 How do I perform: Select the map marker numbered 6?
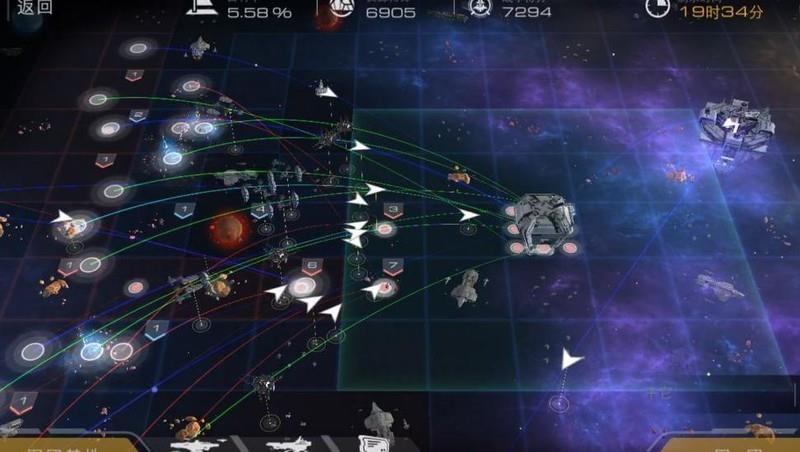click(310, 267)
